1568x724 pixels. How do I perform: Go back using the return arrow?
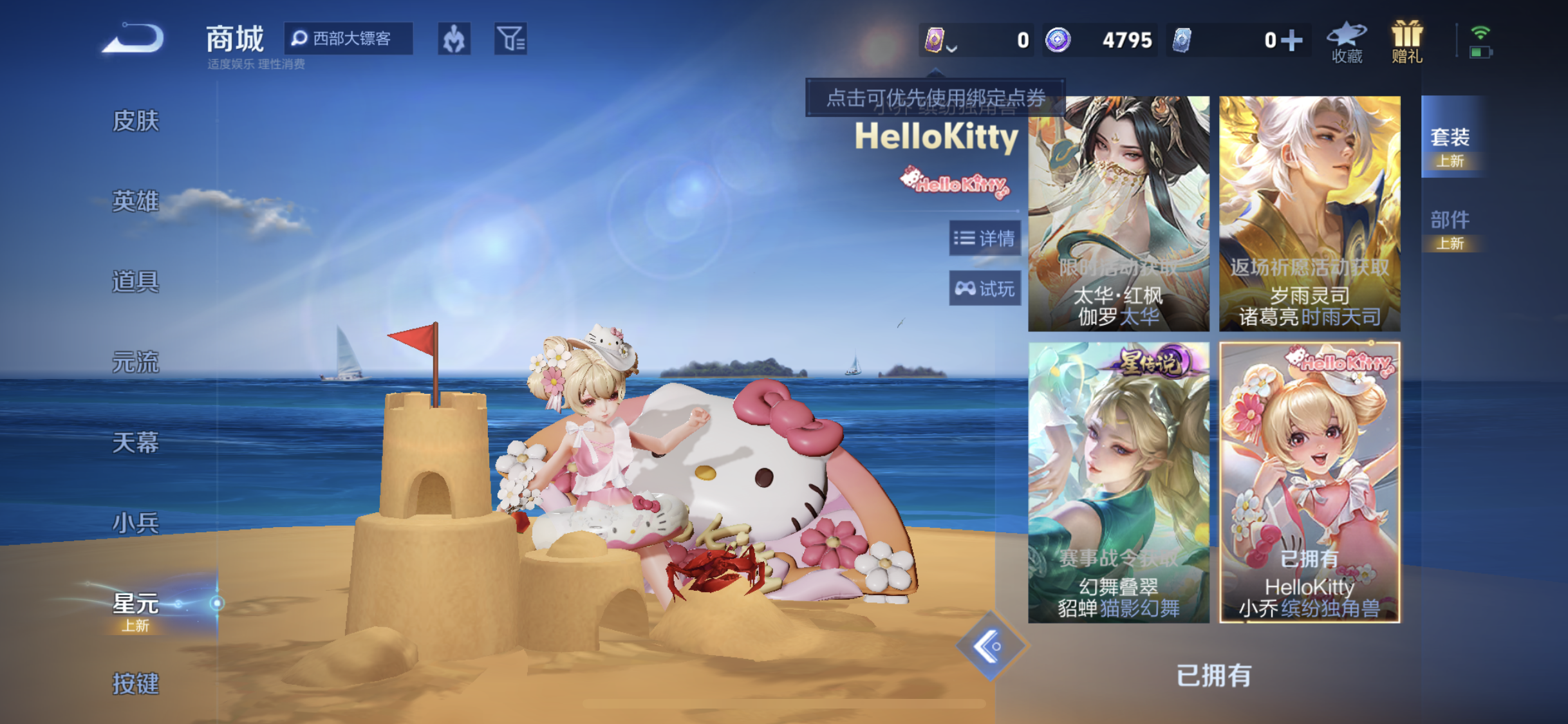click(x=134, y=39)
